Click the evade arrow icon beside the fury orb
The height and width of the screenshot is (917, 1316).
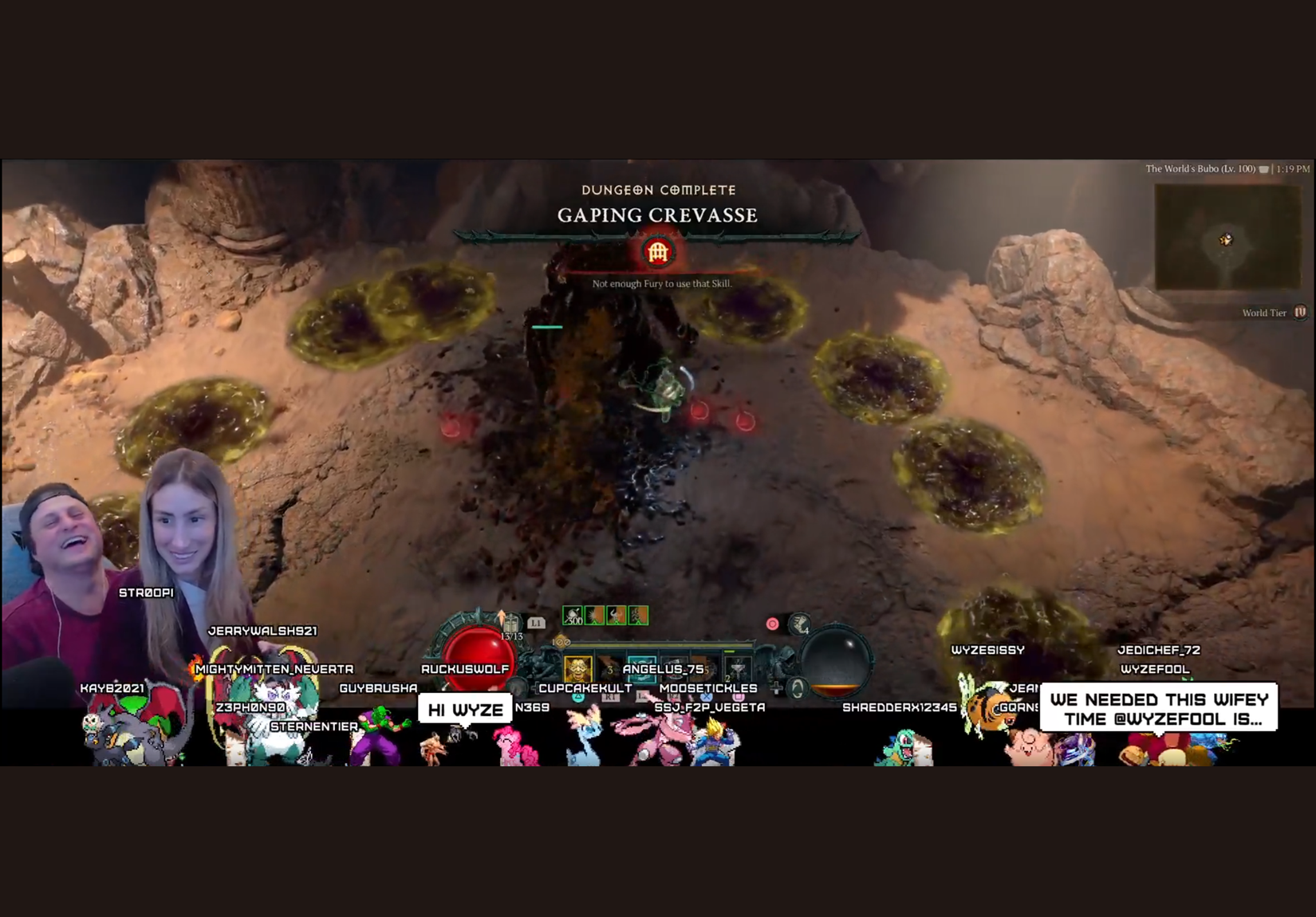[798, 687]
